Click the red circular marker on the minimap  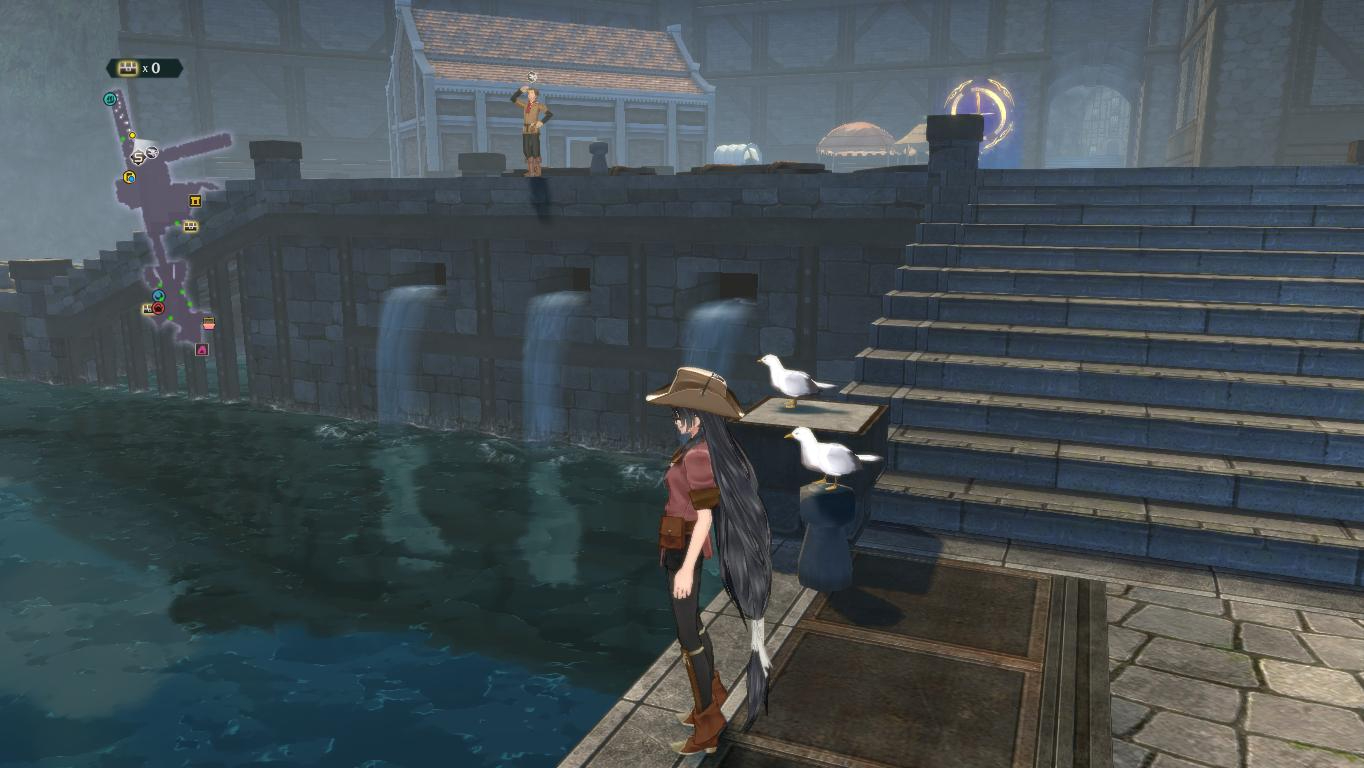(x=158, y=308)
